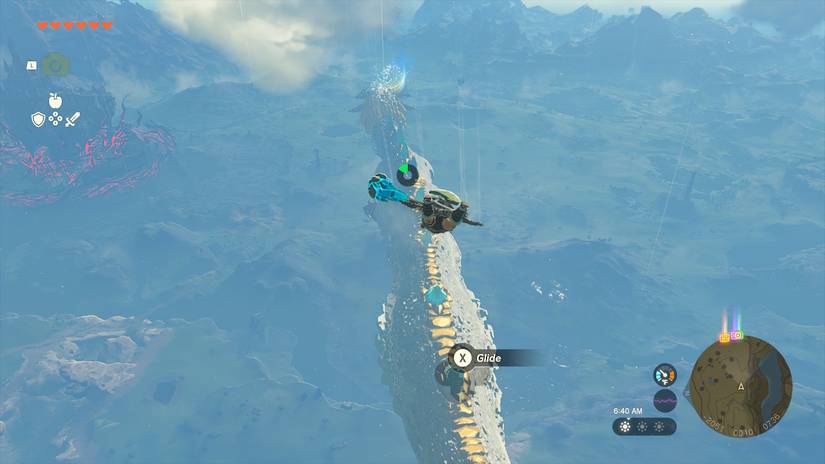Choose the apple quick-menu icon
This screenshot has height=464, width=825.
(55, 100)
